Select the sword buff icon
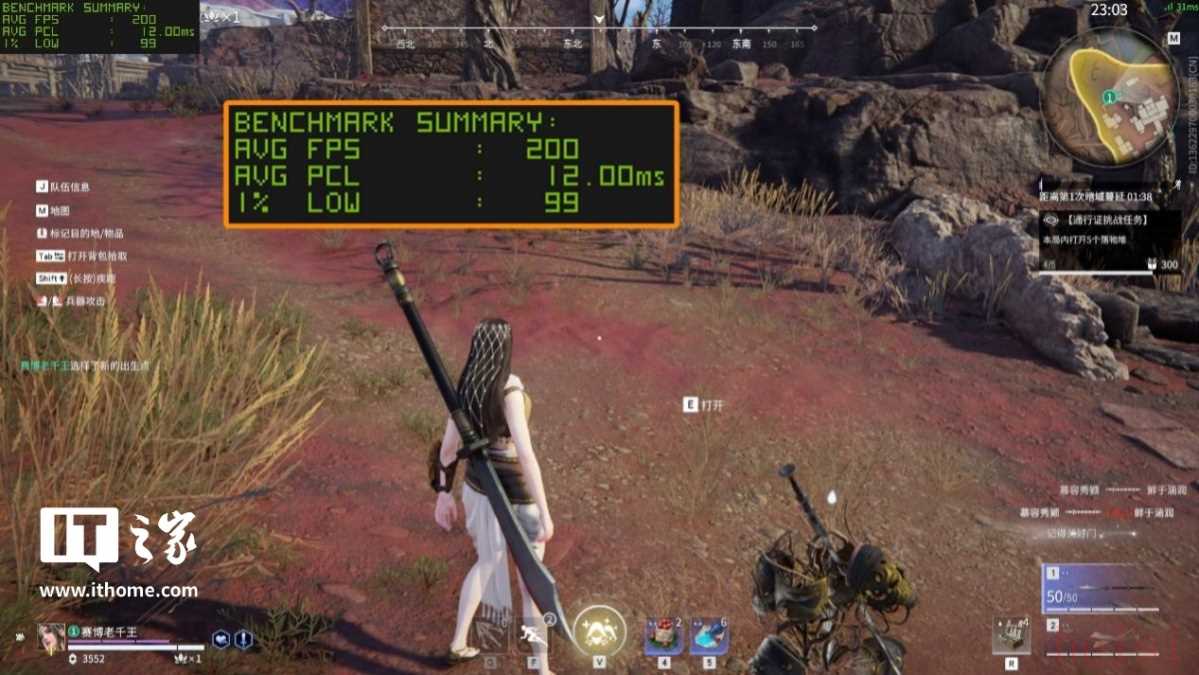 tap(243, 639)
